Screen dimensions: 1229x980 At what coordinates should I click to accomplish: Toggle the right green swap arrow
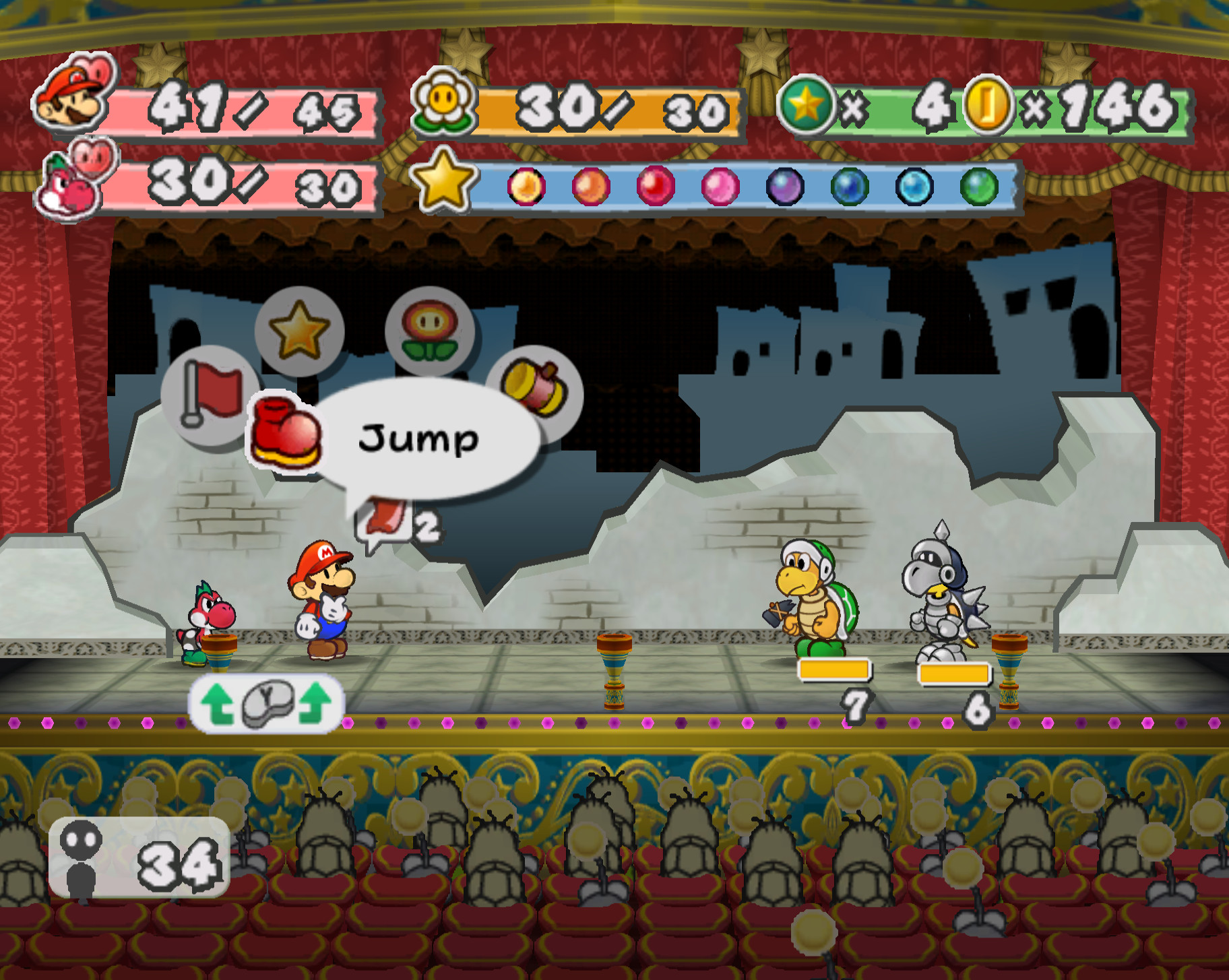[x=315, y=704]
